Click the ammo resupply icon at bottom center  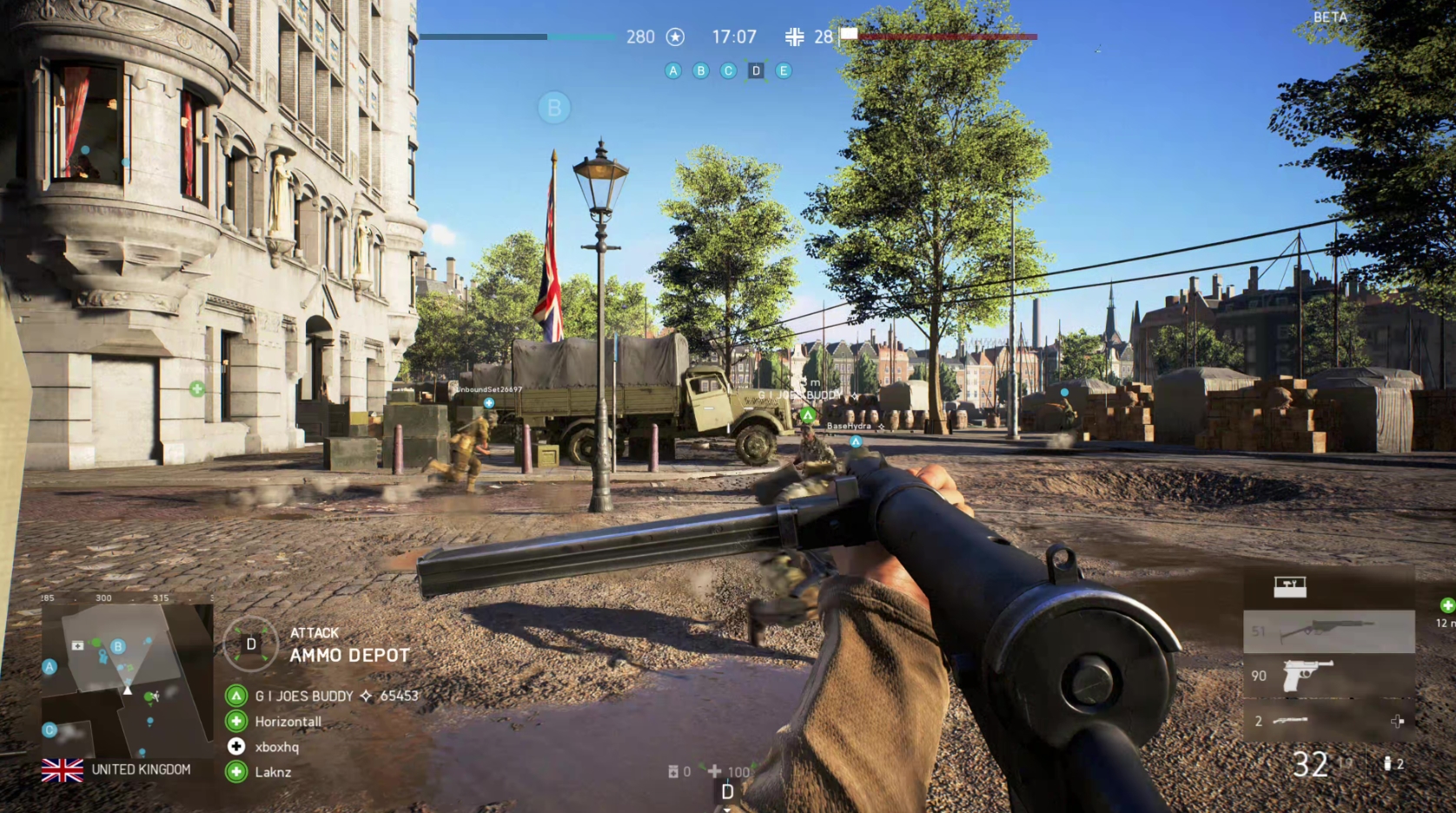tap(672, 770)
